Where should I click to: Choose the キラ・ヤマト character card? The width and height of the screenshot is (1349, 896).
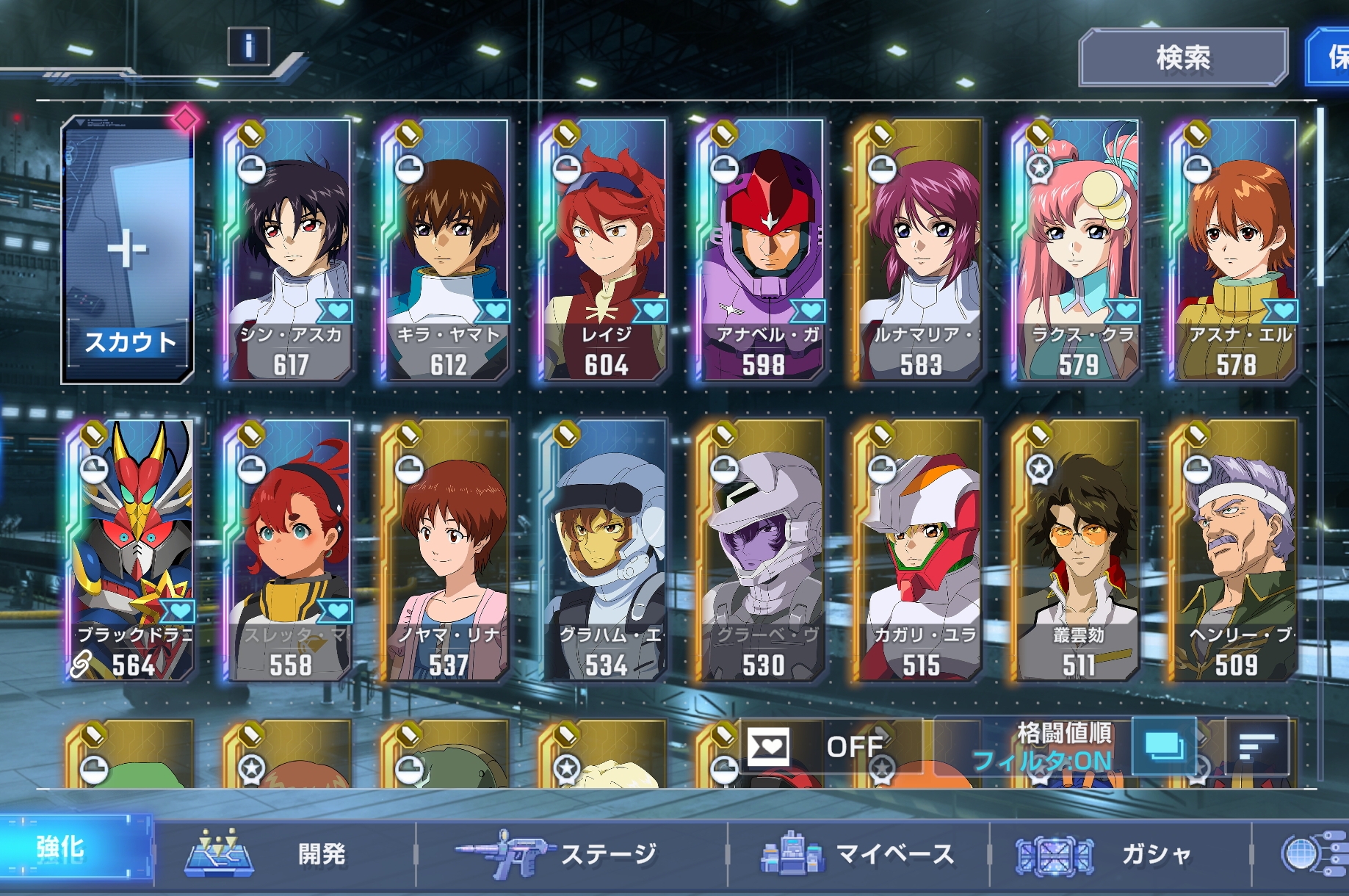448,250
